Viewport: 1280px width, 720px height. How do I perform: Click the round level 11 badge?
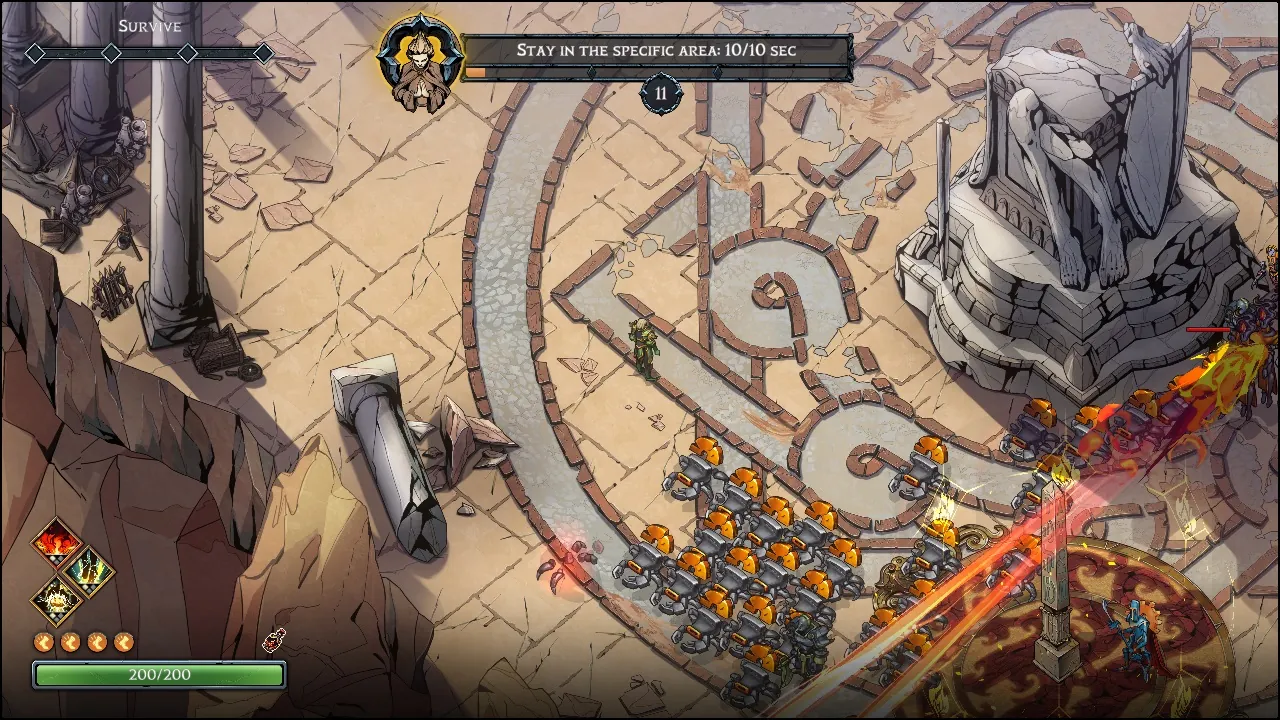pos(659,92)
